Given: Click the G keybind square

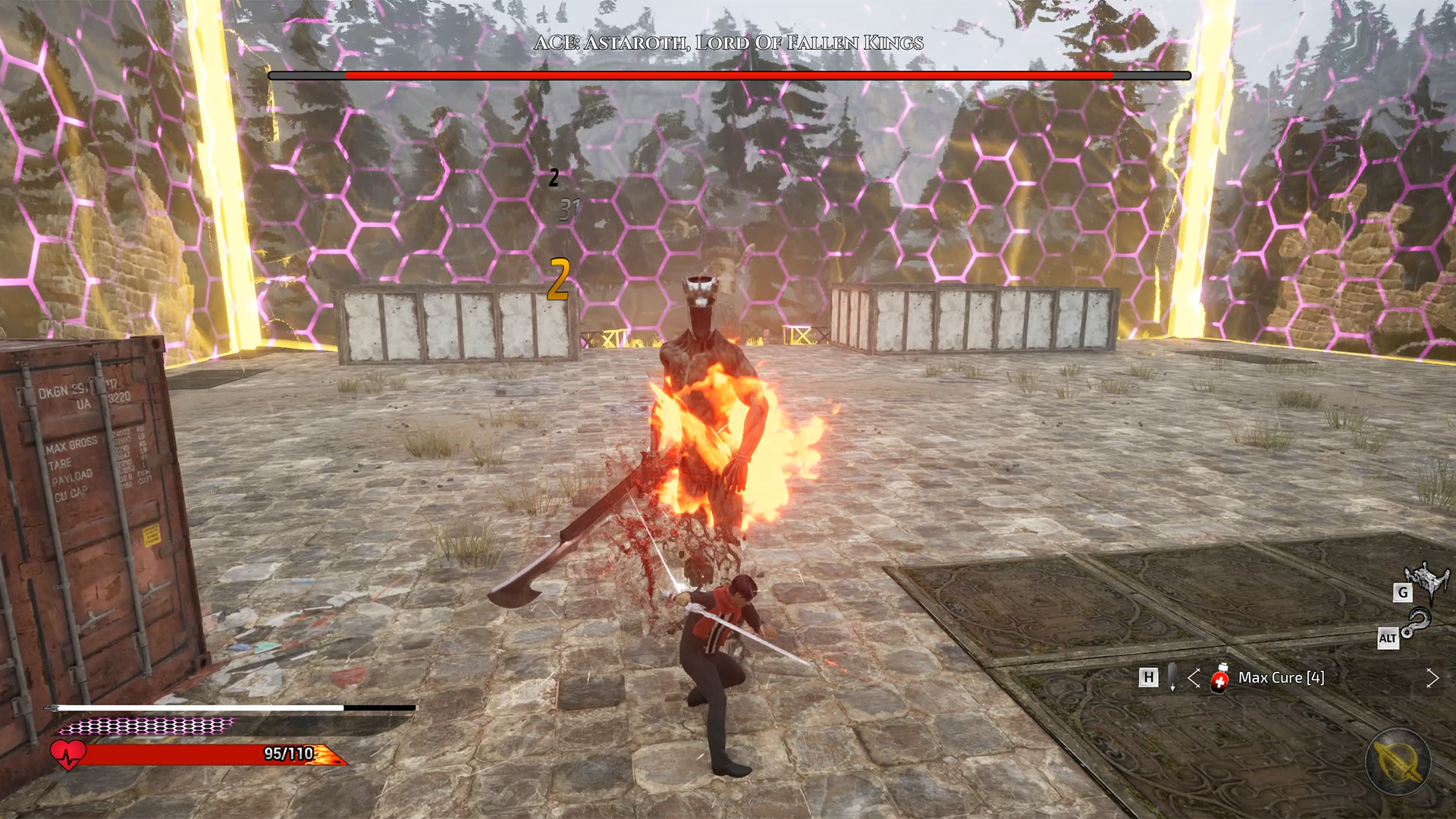Looking at the screenshot, I should (1401, 595).
